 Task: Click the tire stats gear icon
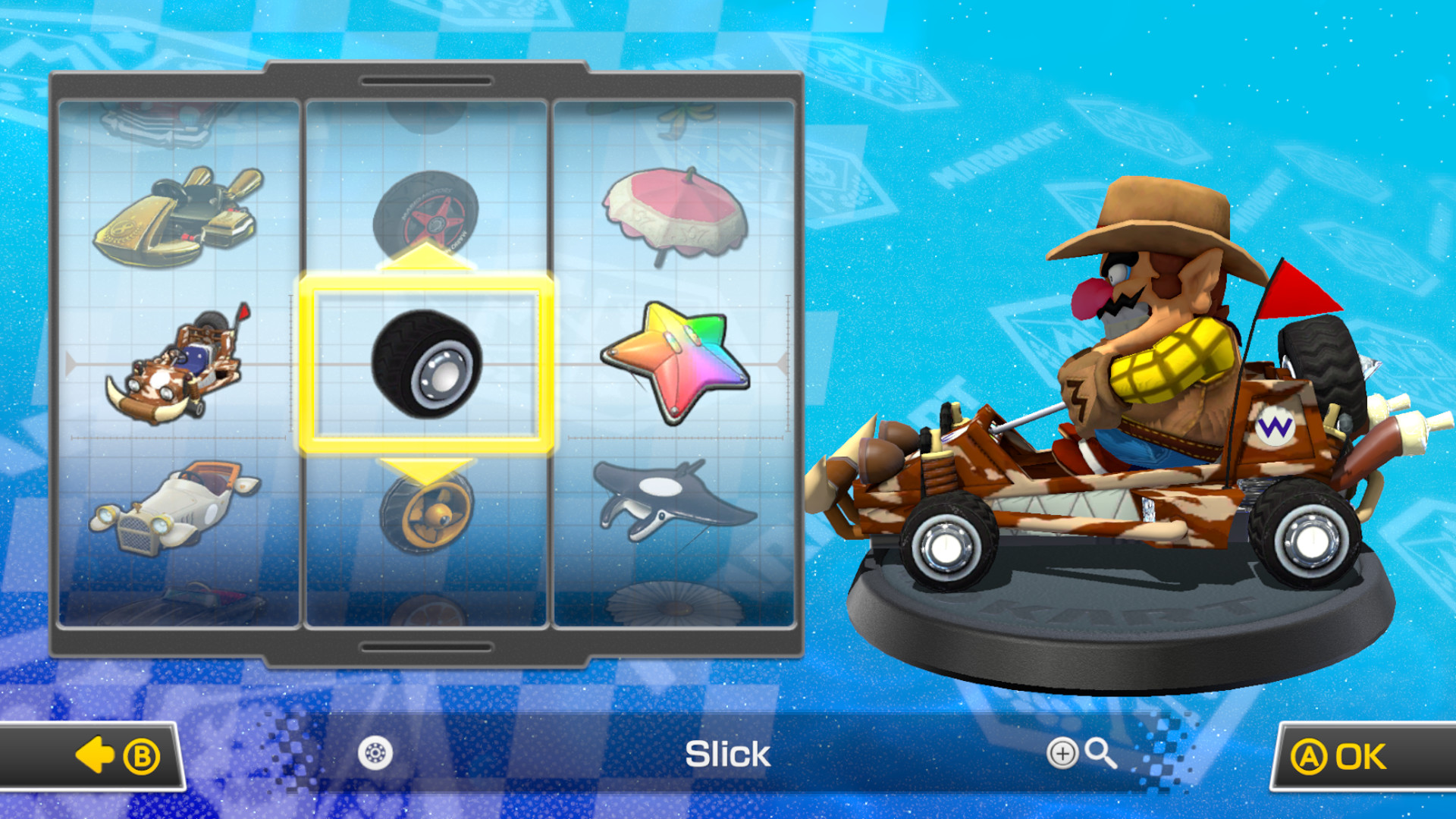(375, 755)
